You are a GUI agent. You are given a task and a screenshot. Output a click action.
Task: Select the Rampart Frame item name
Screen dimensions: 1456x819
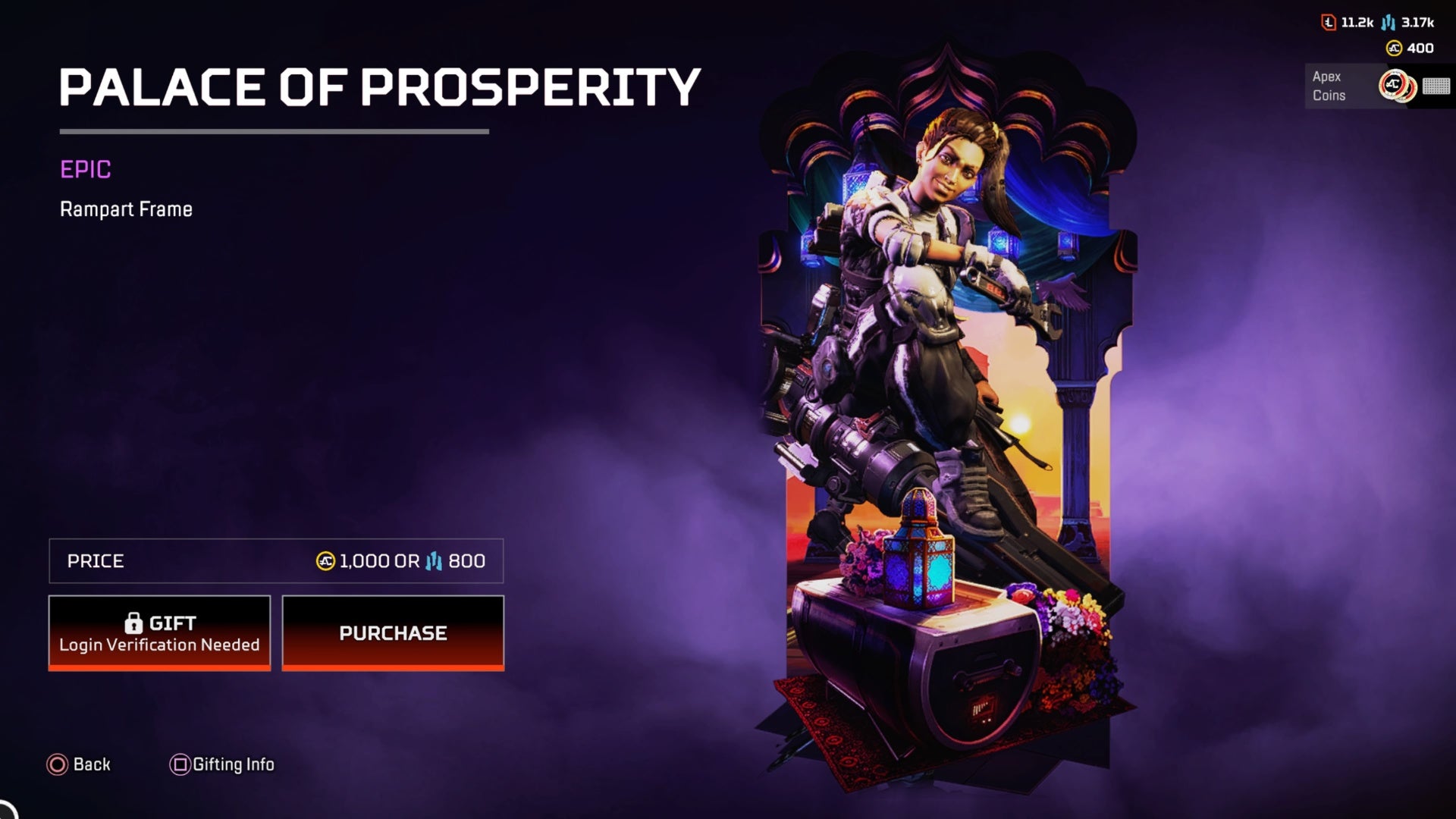126,209
